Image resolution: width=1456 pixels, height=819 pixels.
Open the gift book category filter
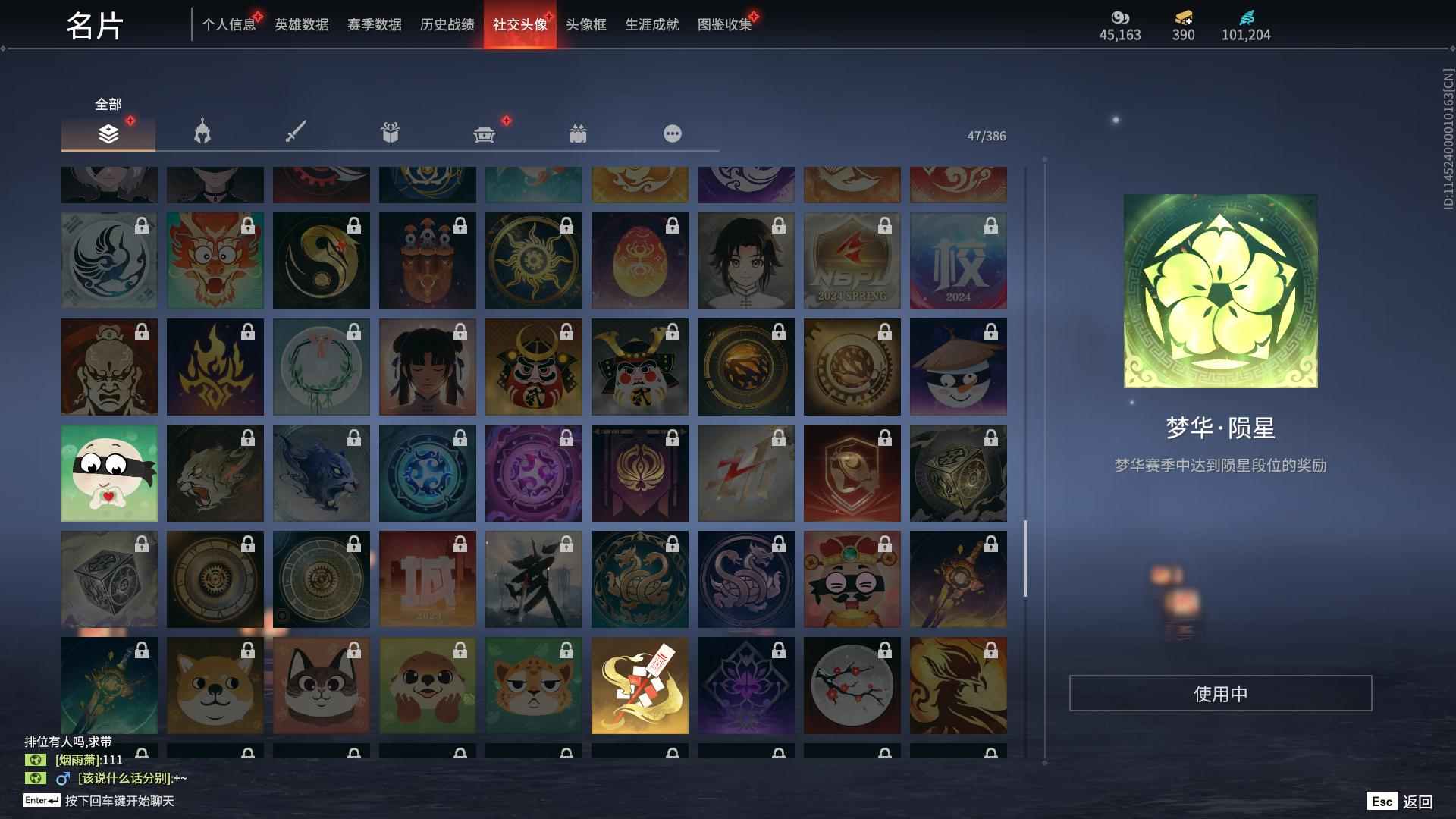(390, 133)
